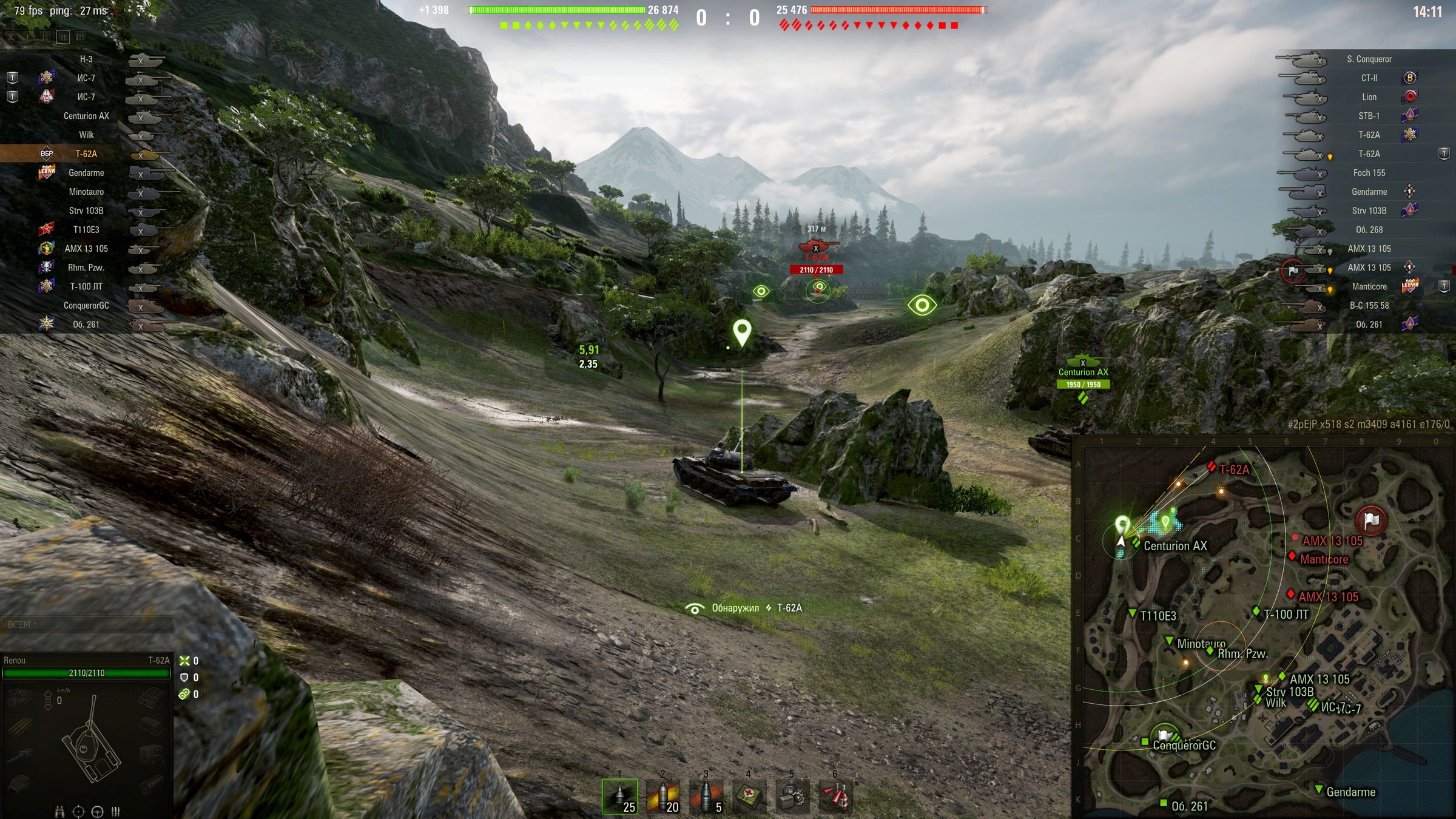Select the shell slot with 25 rounds
The width and height of the screenshot is (1456, 819).
619,796
